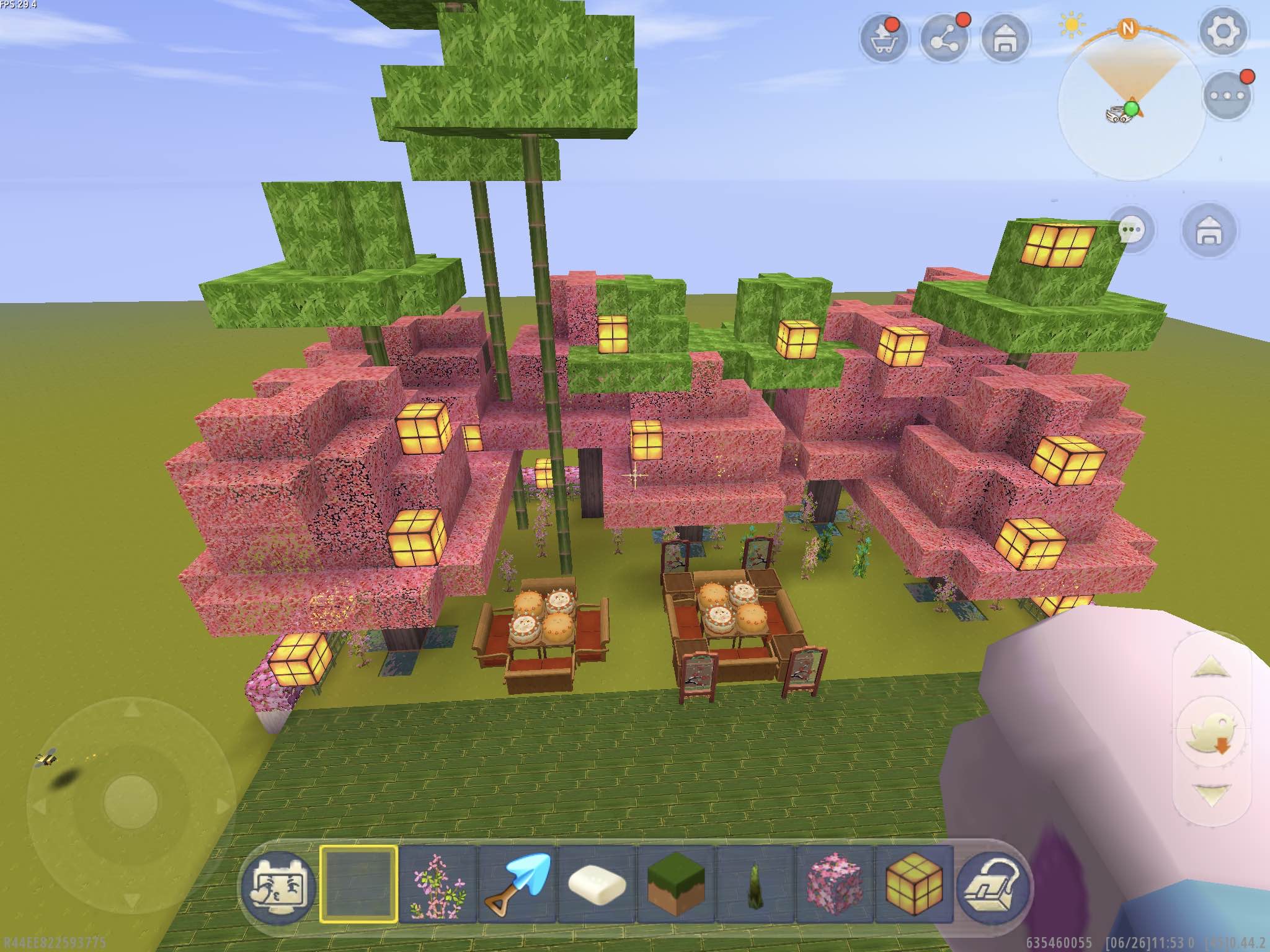Open the backpack inventory button
The height and width of the screenshot is (952, 1270).
click(993, 884)
